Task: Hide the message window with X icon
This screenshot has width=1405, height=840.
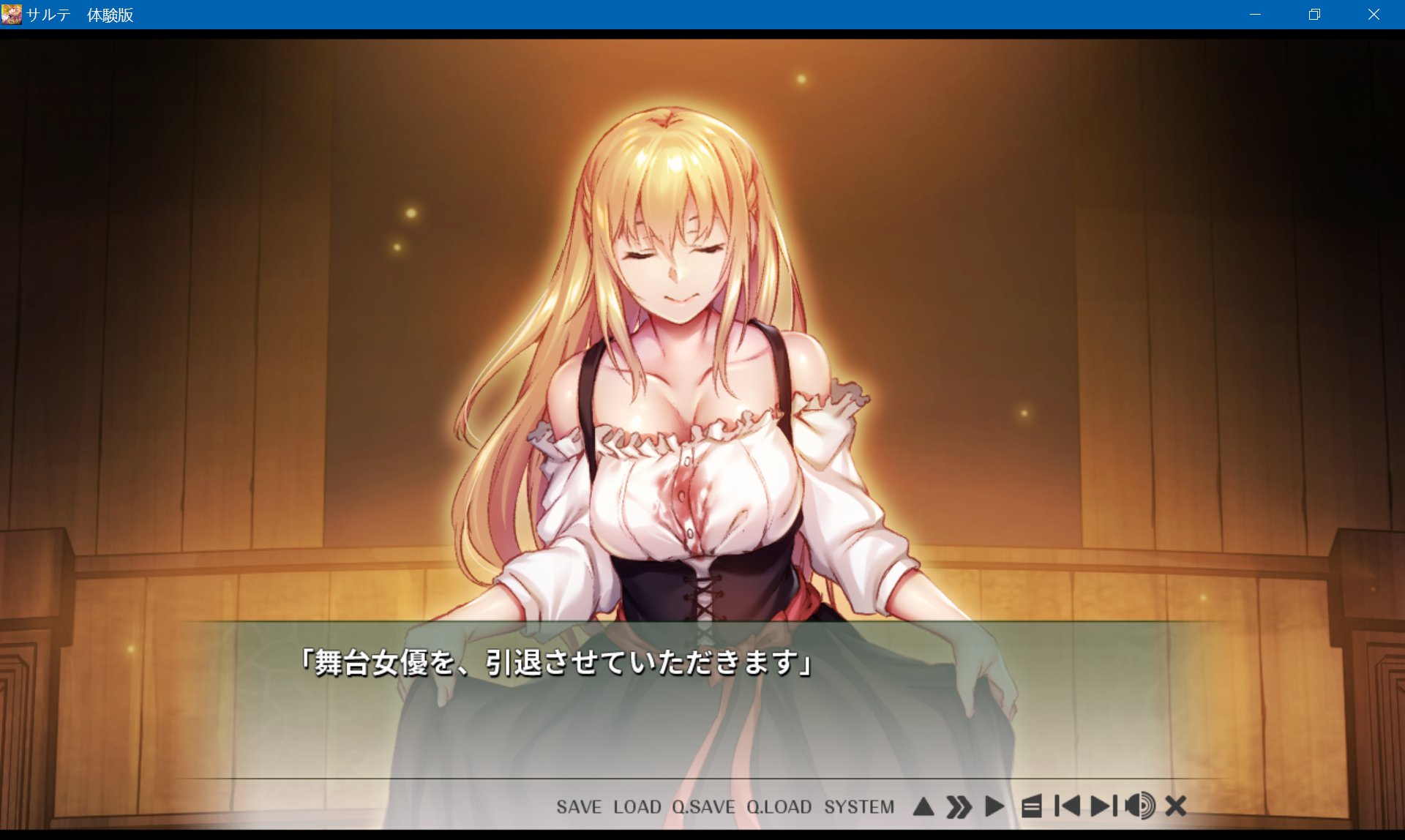Action: coord(1177,806)
